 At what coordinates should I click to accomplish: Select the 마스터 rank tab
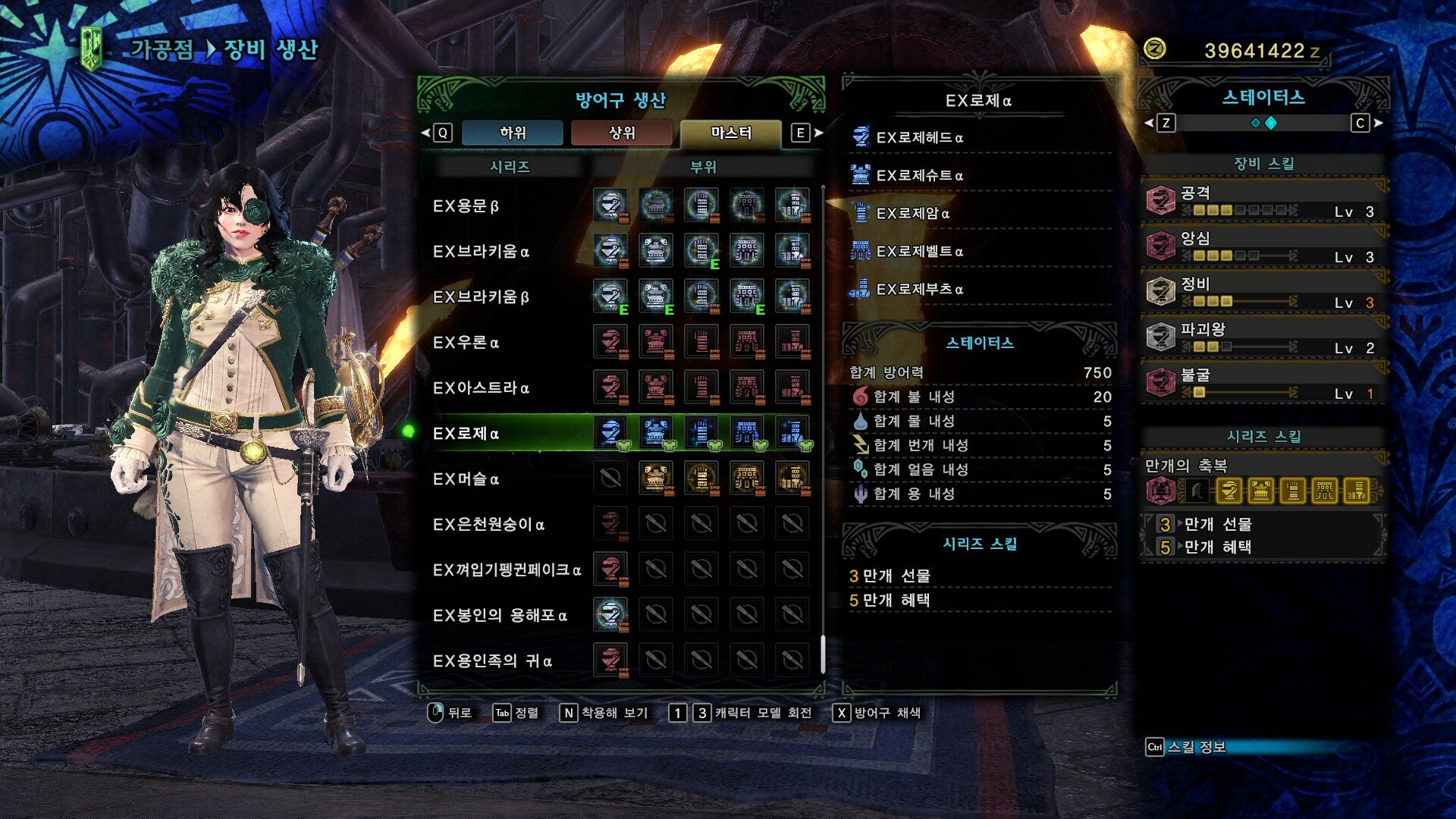click(730, 133)
